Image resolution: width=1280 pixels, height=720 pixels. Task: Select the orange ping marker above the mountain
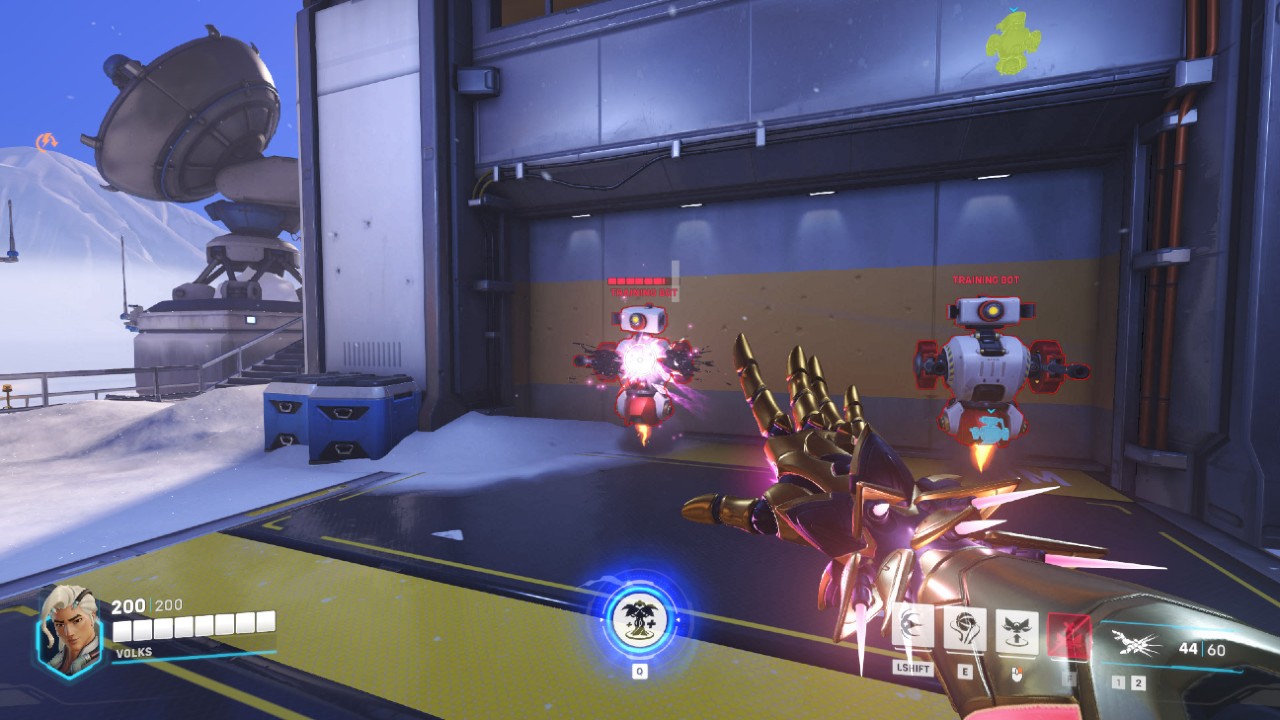point(47,140)
